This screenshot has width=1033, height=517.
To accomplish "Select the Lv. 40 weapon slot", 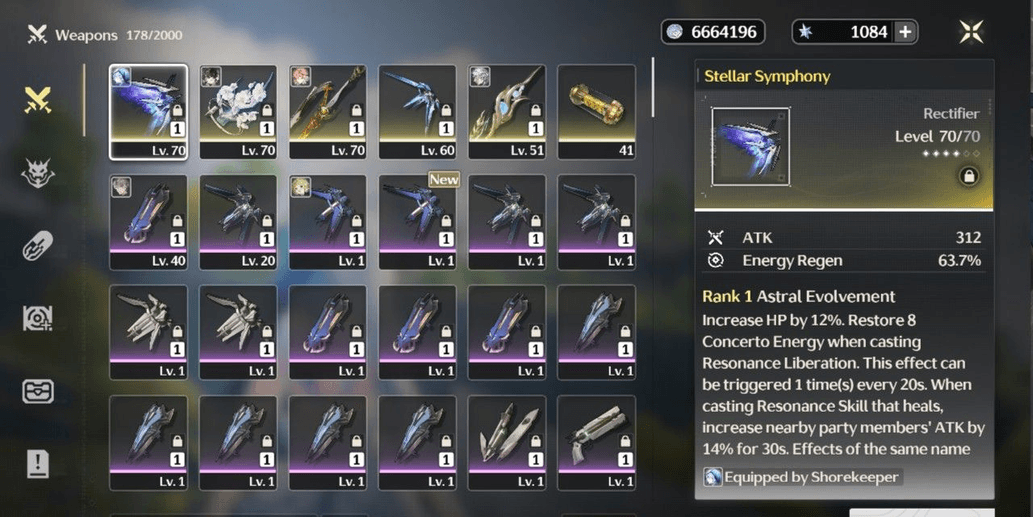I will (148, 222).
